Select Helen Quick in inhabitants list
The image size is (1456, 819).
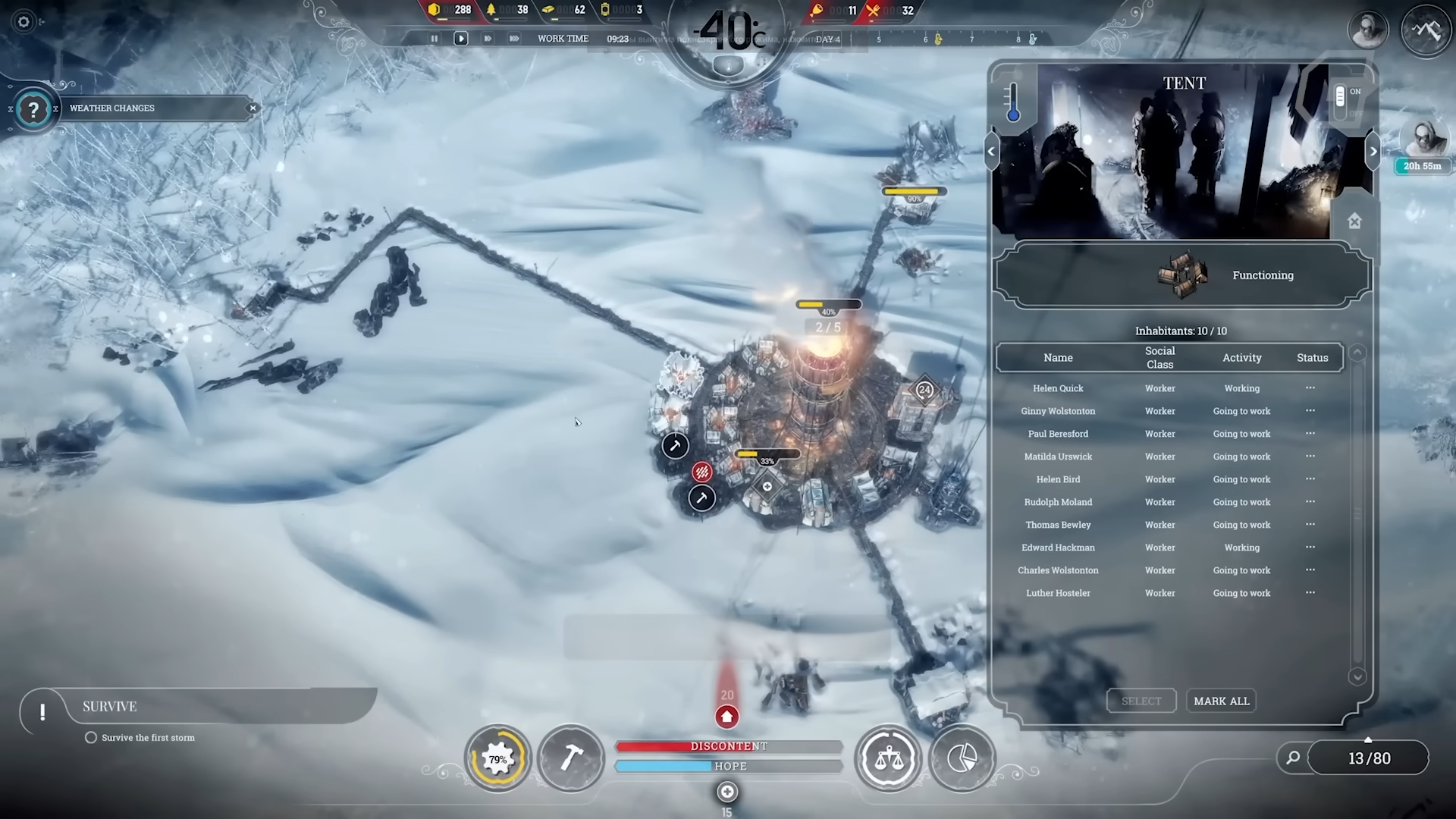pos(1058,388)
